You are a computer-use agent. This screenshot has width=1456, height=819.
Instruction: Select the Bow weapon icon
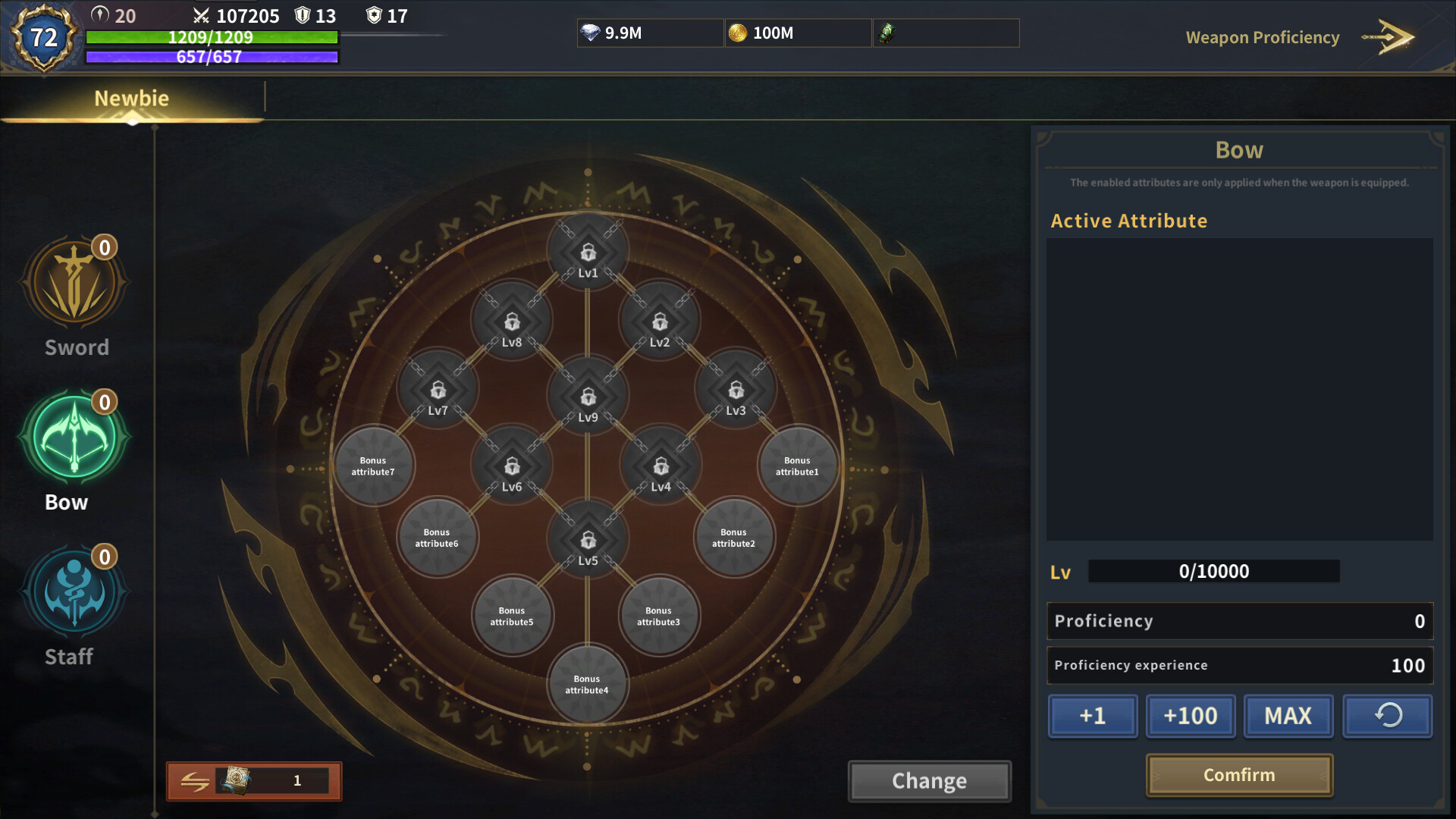75,438
